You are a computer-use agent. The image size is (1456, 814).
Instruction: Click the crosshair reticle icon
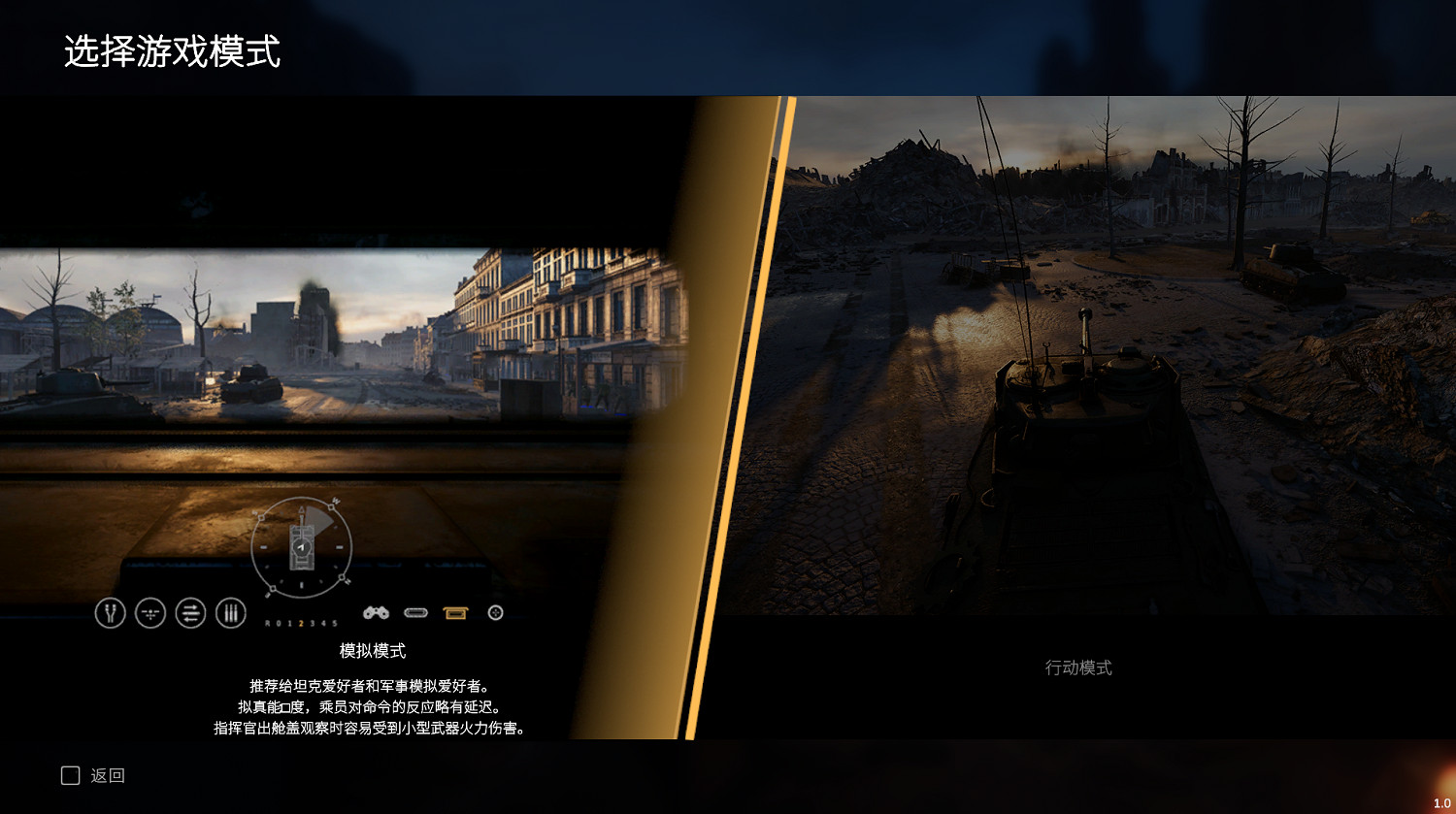[x=150, y=612]
